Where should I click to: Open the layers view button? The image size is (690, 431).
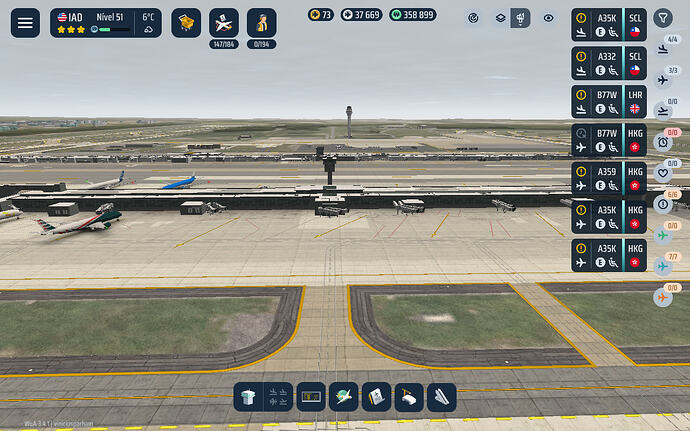pyautogui.click(x=500, y=18)
